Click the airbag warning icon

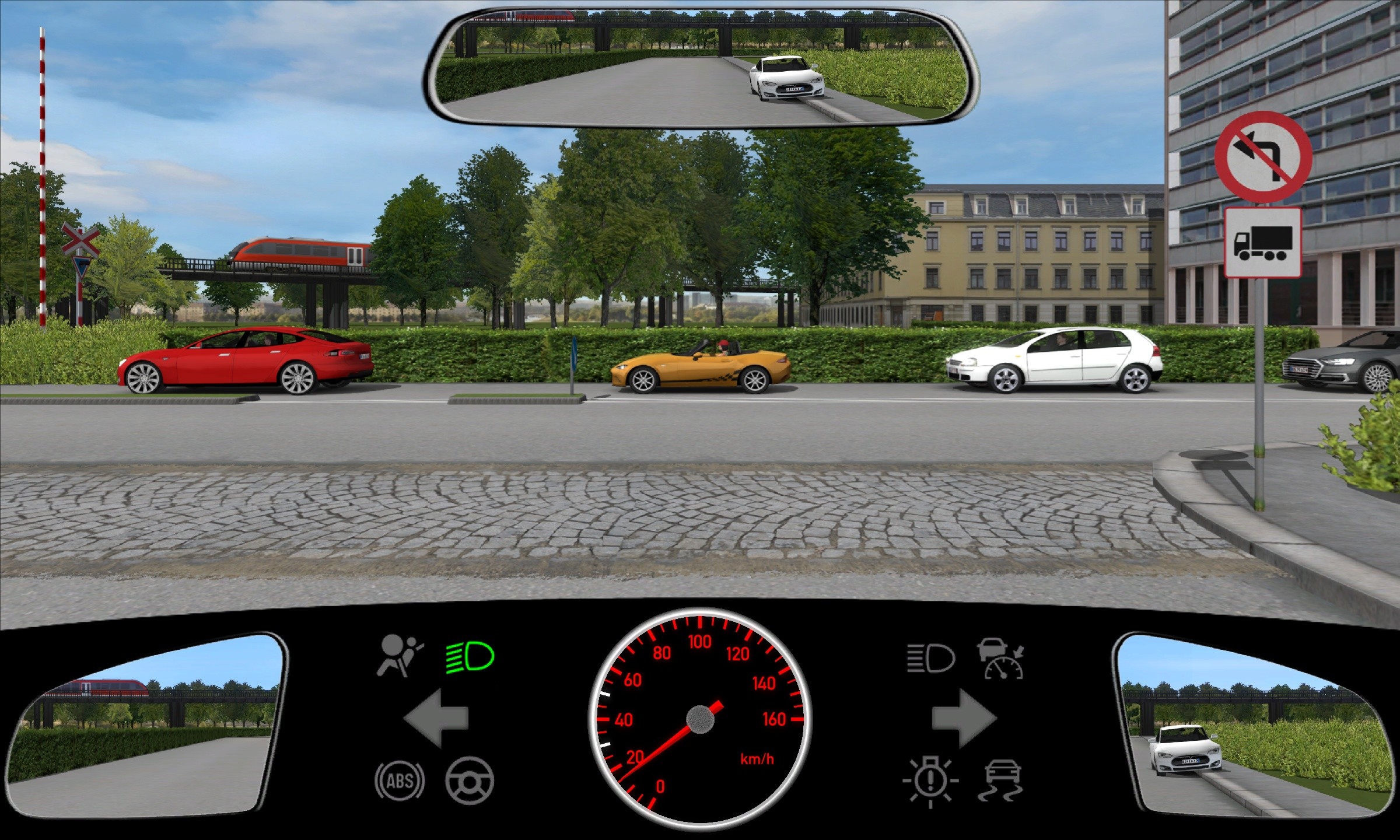click(400, 656)
